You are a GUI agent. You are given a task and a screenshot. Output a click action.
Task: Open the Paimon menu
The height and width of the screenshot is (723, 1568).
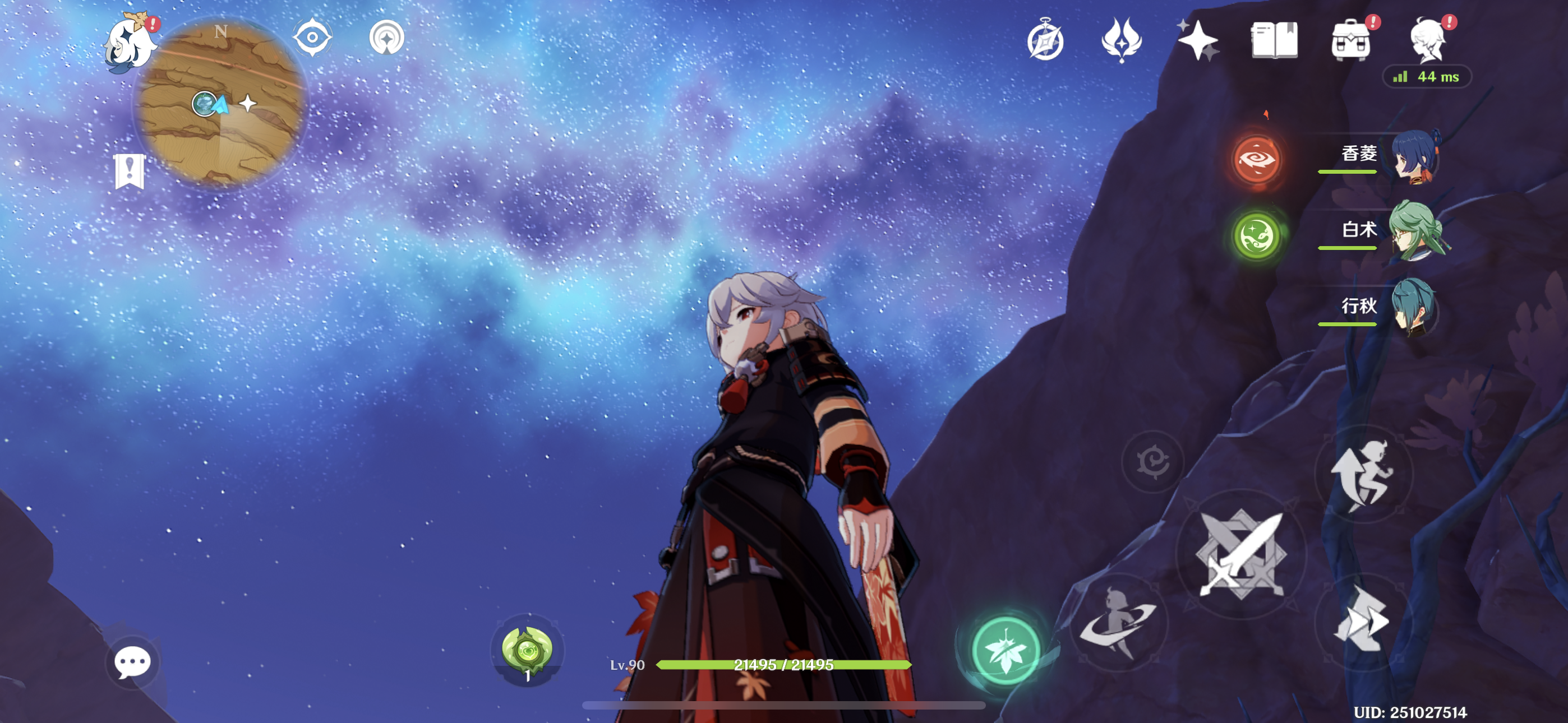pyautogui.click(x=130, y=43)
